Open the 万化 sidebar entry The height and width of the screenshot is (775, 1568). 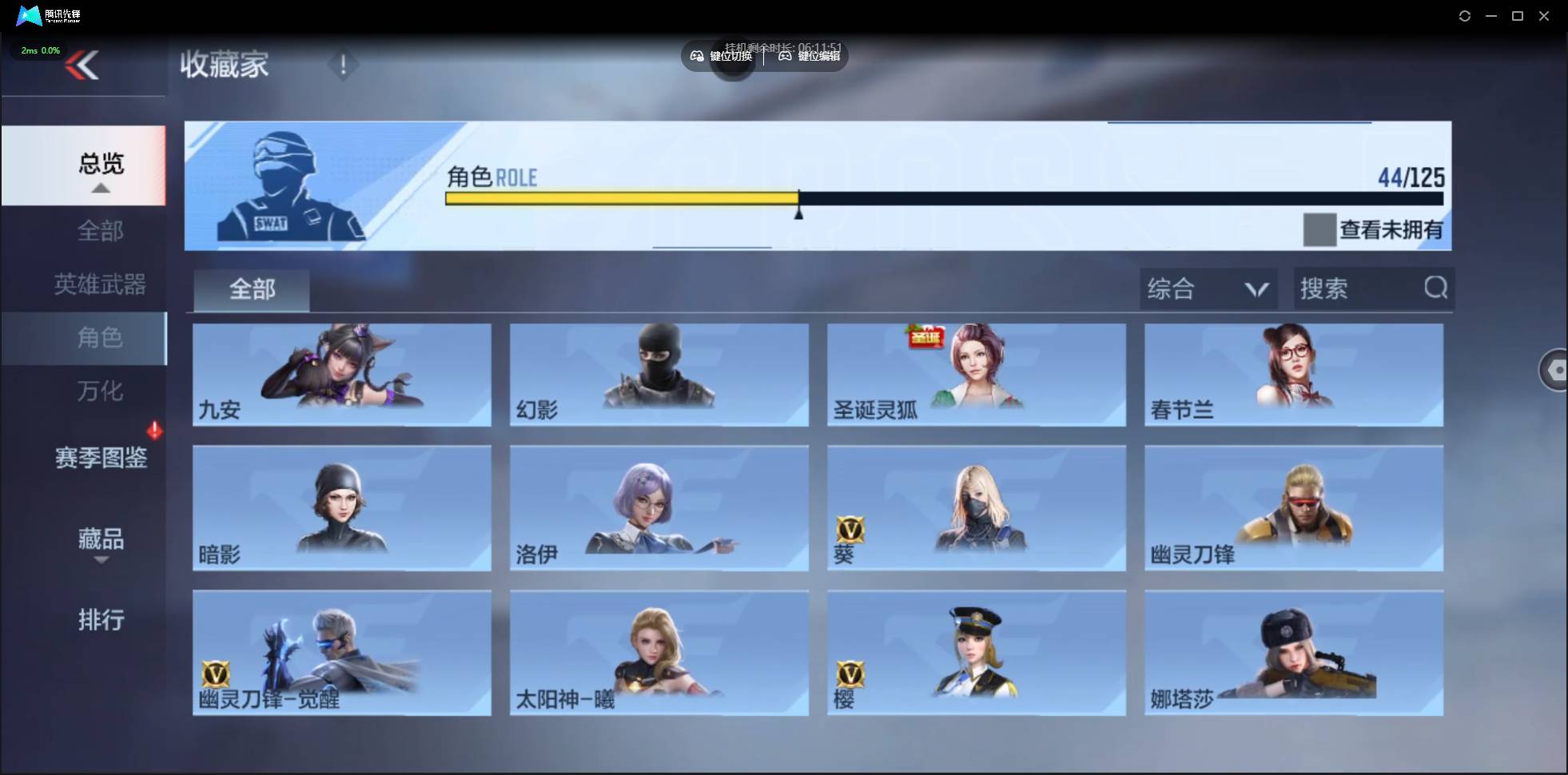(100, 391)
